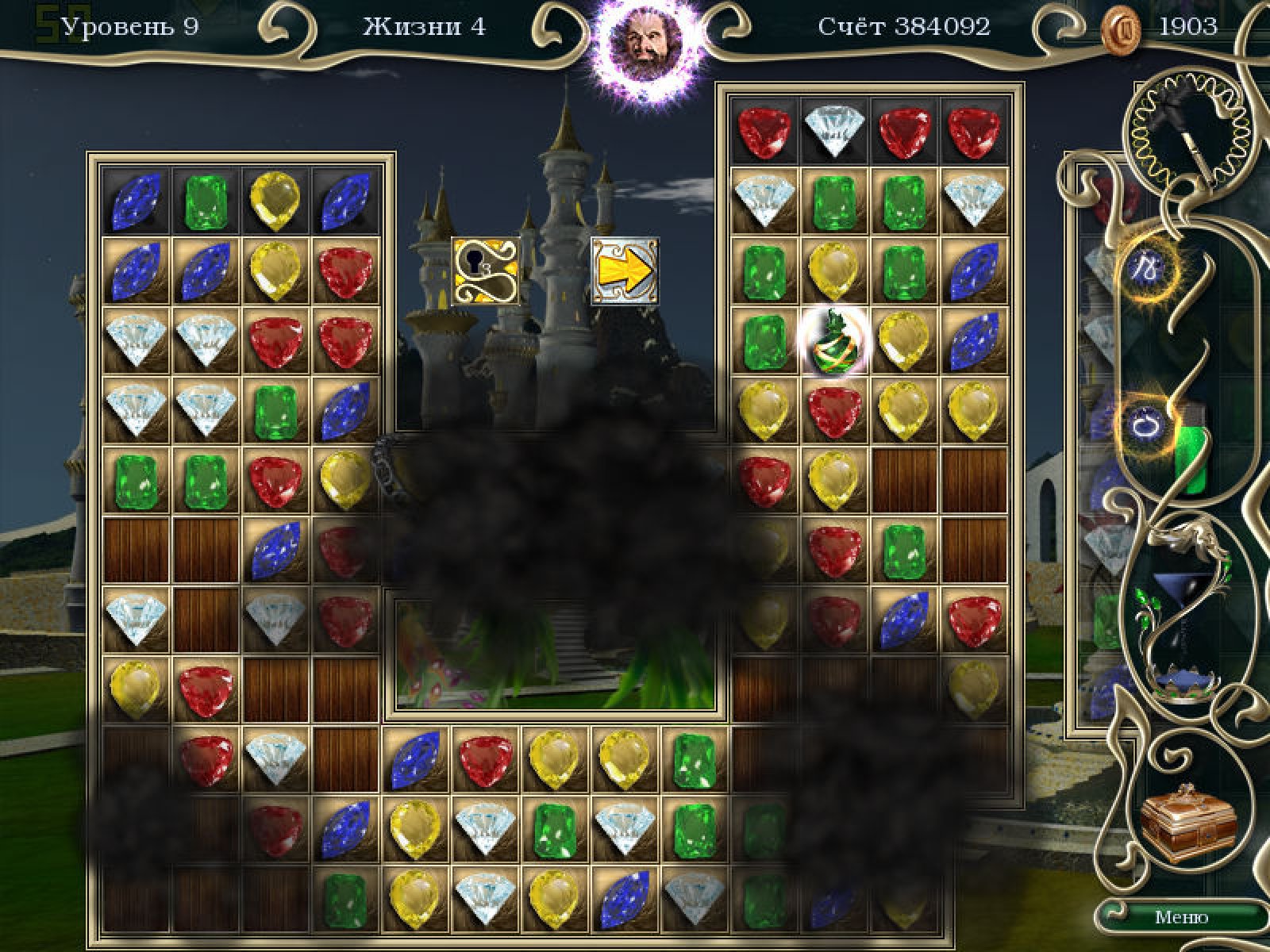Click the golden arrow tile
This screenshot has height=952, width=1270.
625,271
